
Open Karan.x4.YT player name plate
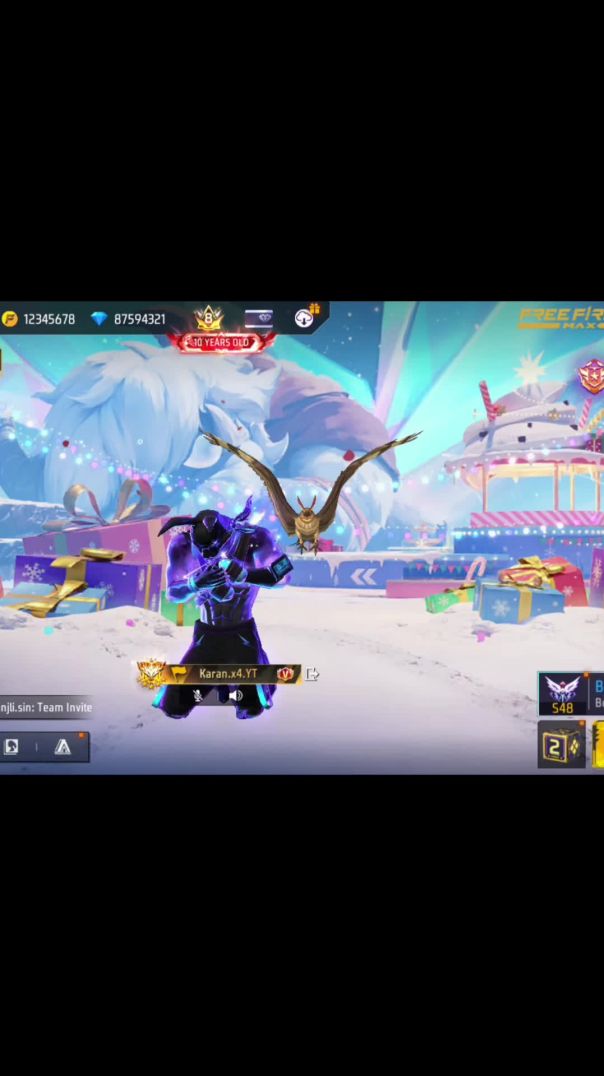228,674
